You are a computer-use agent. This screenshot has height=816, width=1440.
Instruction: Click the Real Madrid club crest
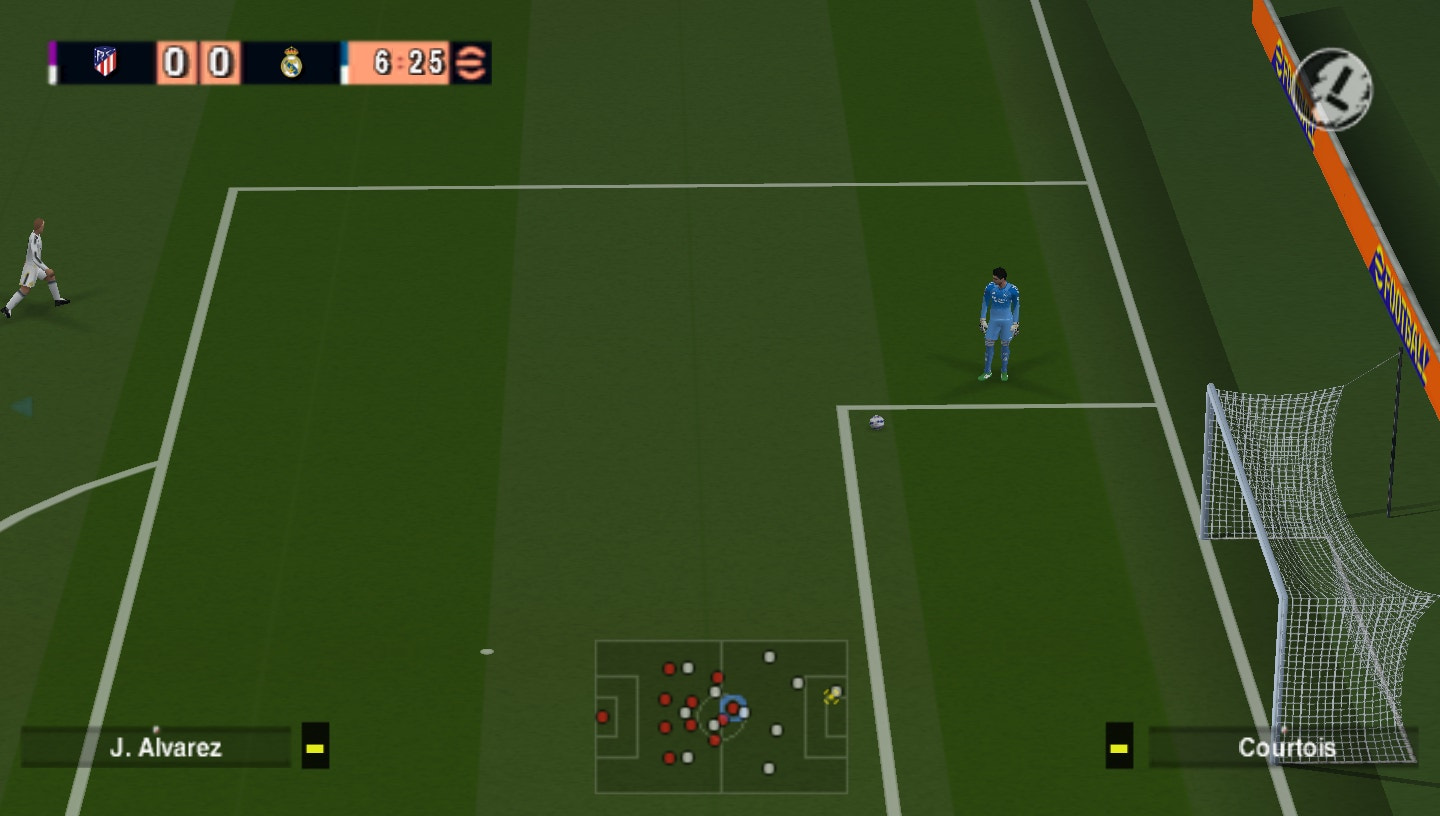(x=290, y=64)
